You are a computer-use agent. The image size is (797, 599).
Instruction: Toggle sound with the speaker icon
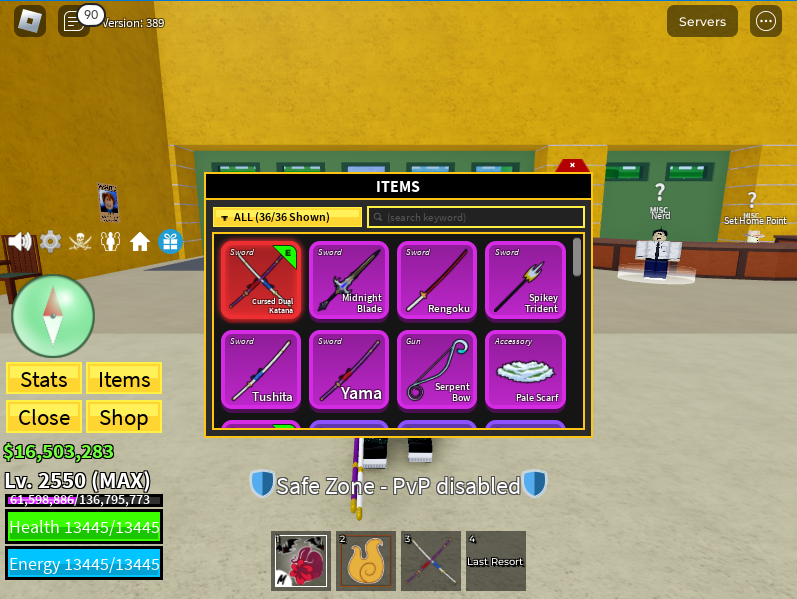pyautogui.click(x=19, y=241)
